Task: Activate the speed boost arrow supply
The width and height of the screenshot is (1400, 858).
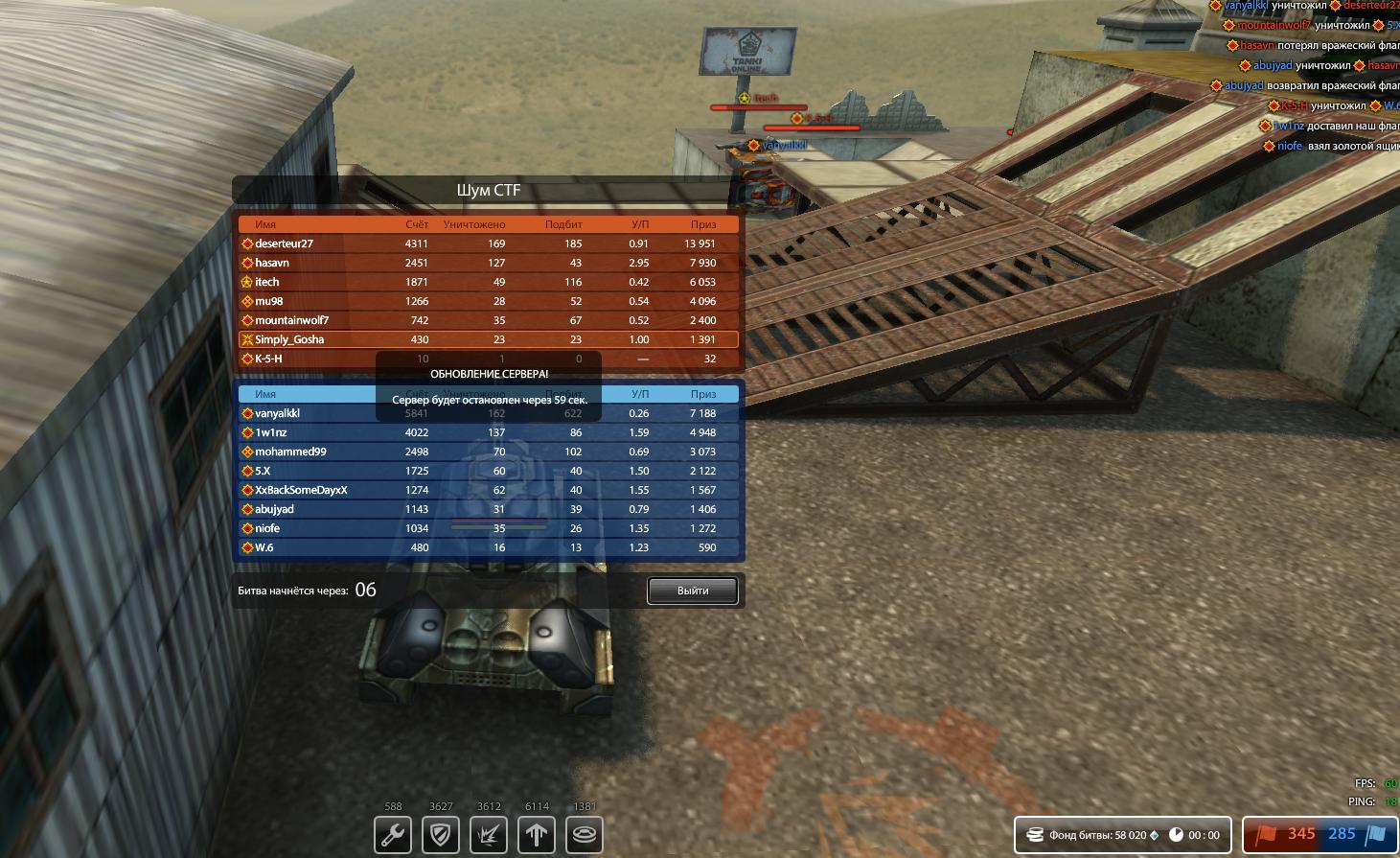Action: (x=536, y=835)
